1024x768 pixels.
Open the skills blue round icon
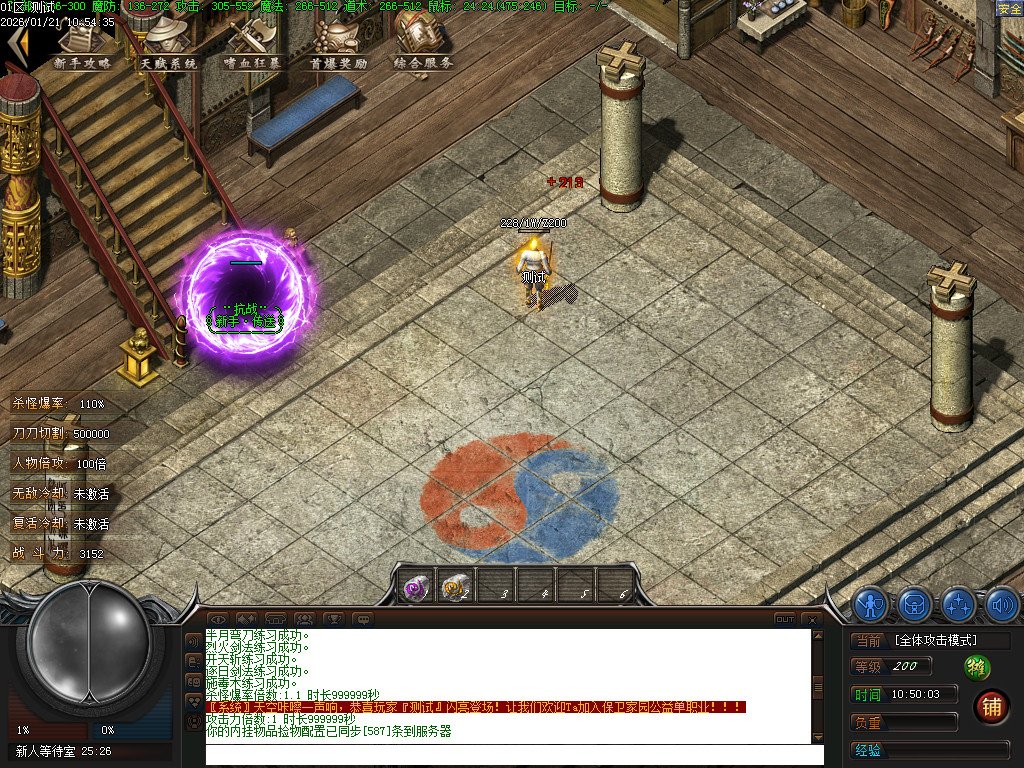point(959,604)
